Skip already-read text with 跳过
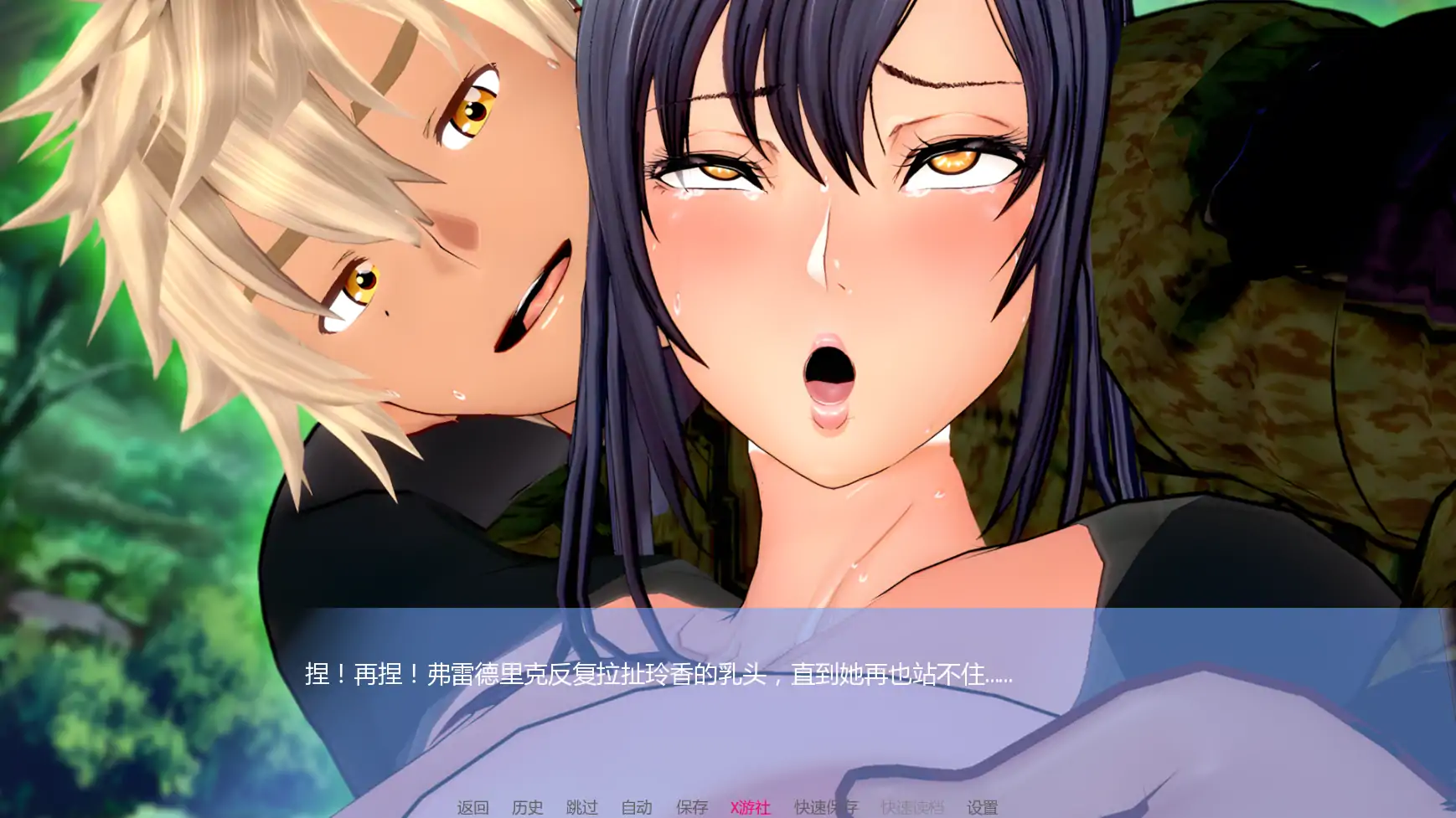This screenshot has height=818, width=1456. coord(581,808)
